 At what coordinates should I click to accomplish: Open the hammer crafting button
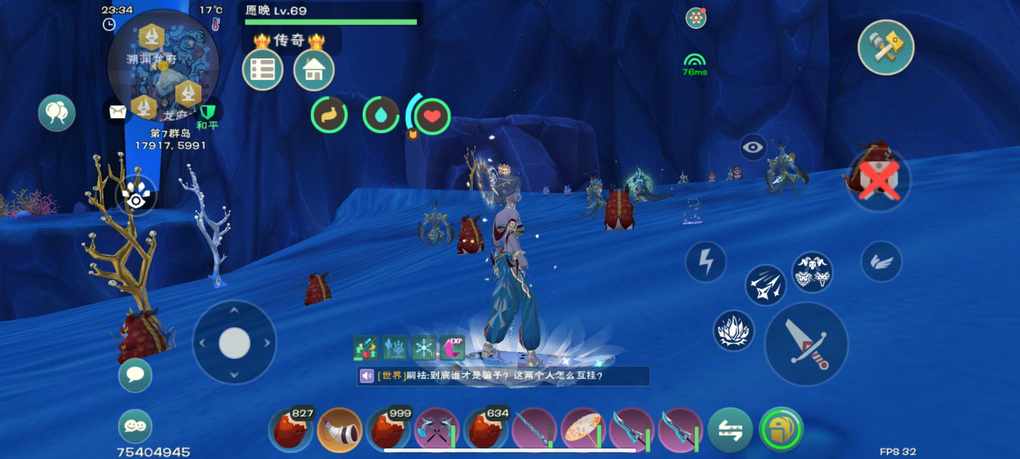pyautogui.click(x=886, y=47)
